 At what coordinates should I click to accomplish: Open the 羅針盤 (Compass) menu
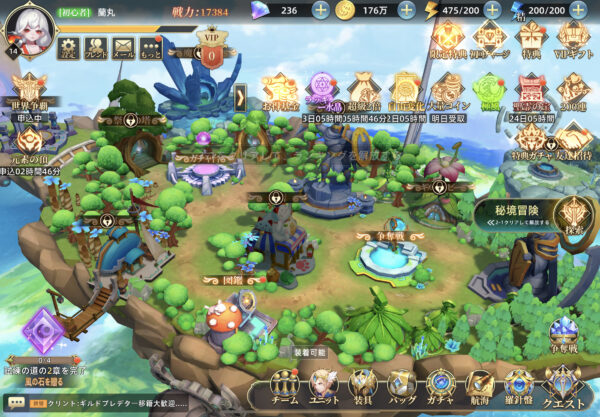pyautogui.click(x=518, y=387)
